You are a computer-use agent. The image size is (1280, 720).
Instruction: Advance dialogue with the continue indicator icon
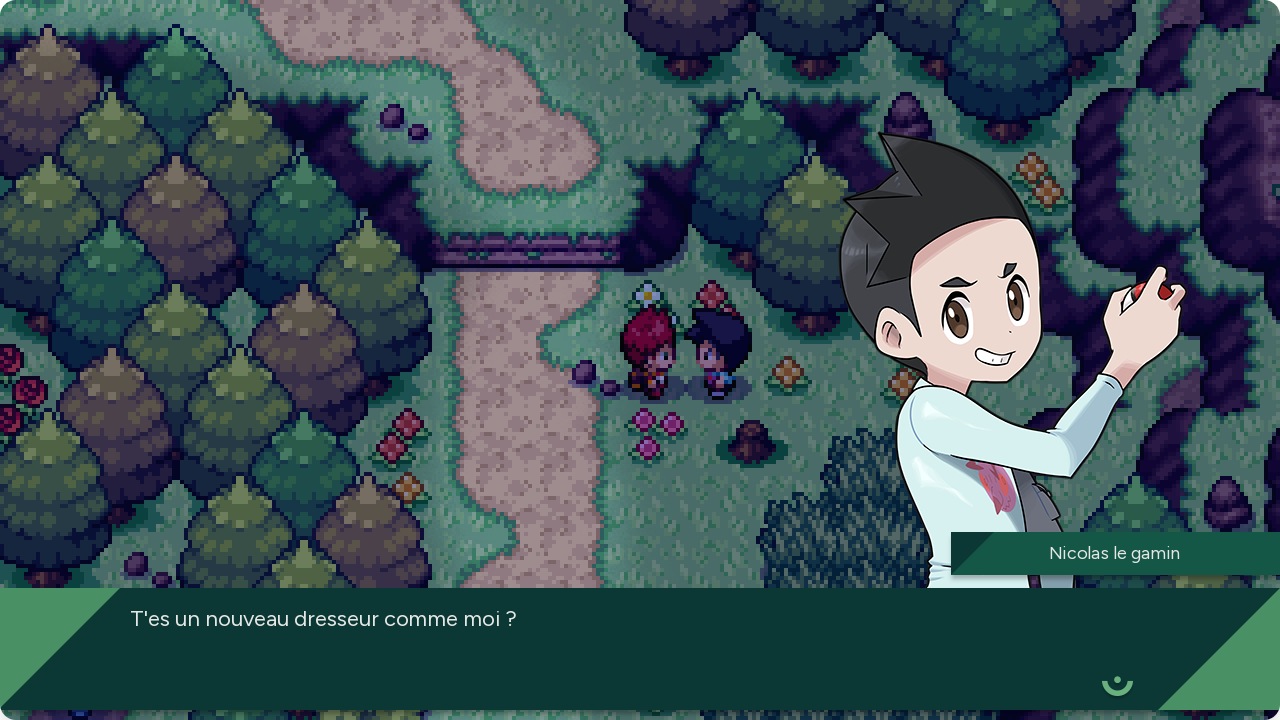tap(1117, 684)
